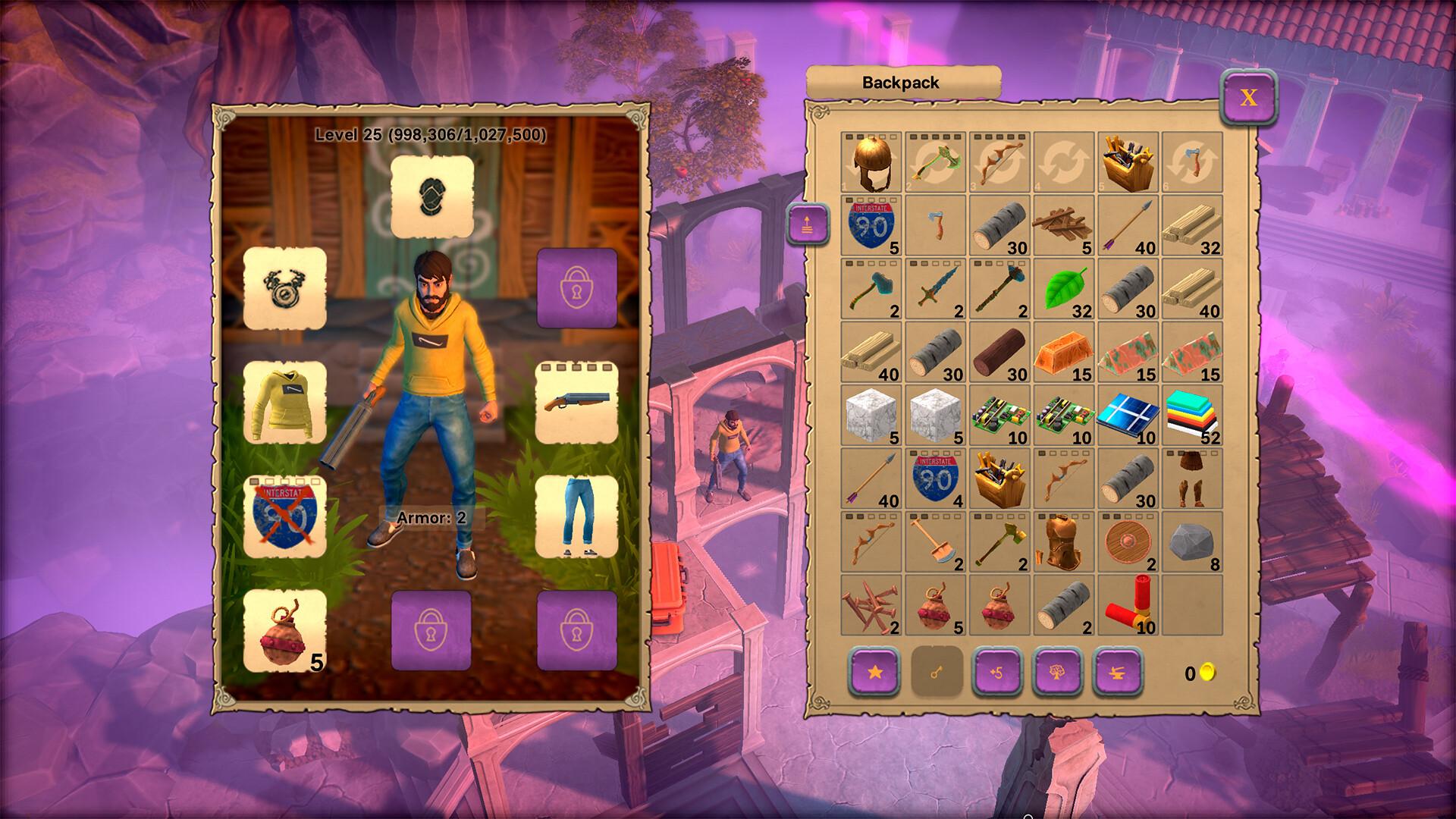This screenshot has width=1456, height=819.
Task: Select the equipped grenade slot with 5
Action: 285,630
